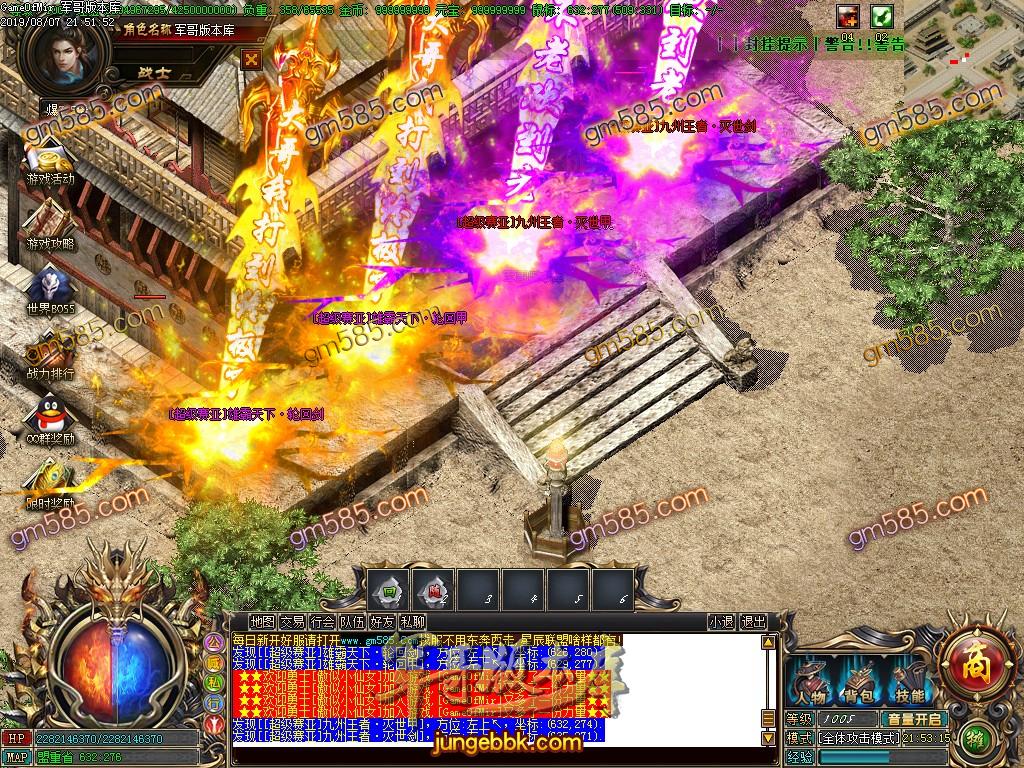Select the 队伍 team tab
Screen dimensions: 1024x768
click(352, 622)
